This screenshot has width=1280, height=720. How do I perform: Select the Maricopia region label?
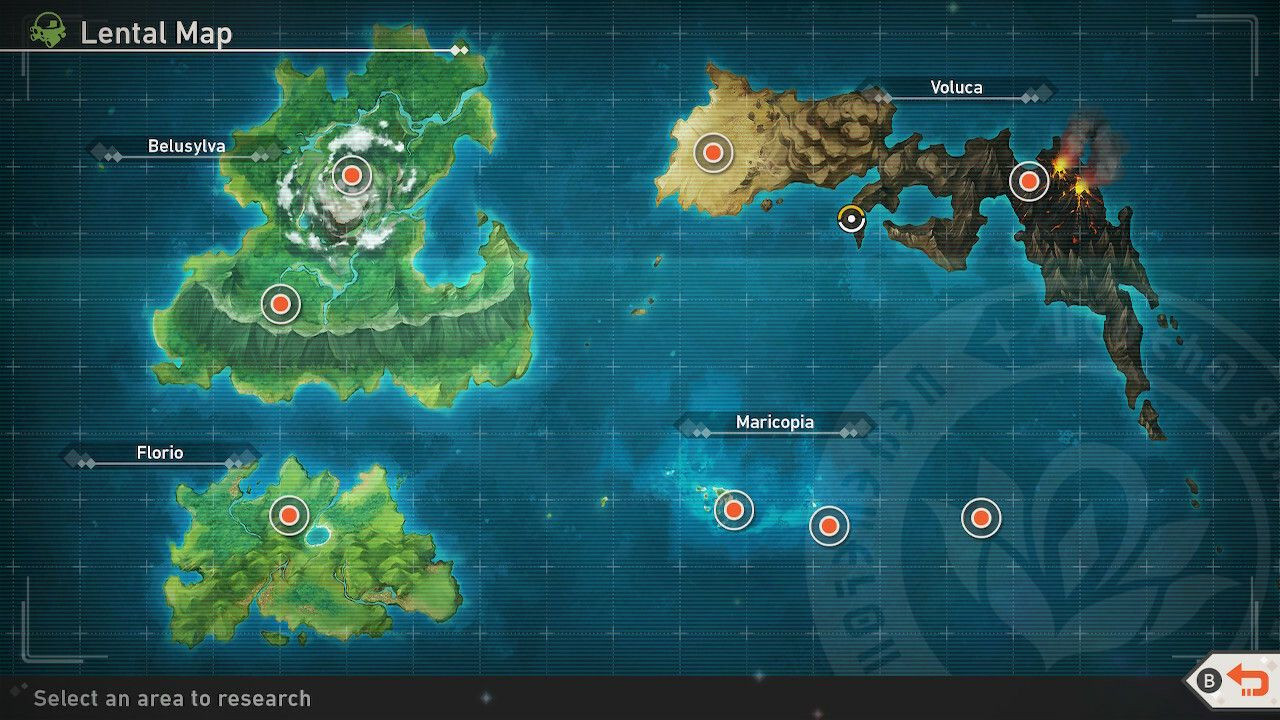(774, 423)
